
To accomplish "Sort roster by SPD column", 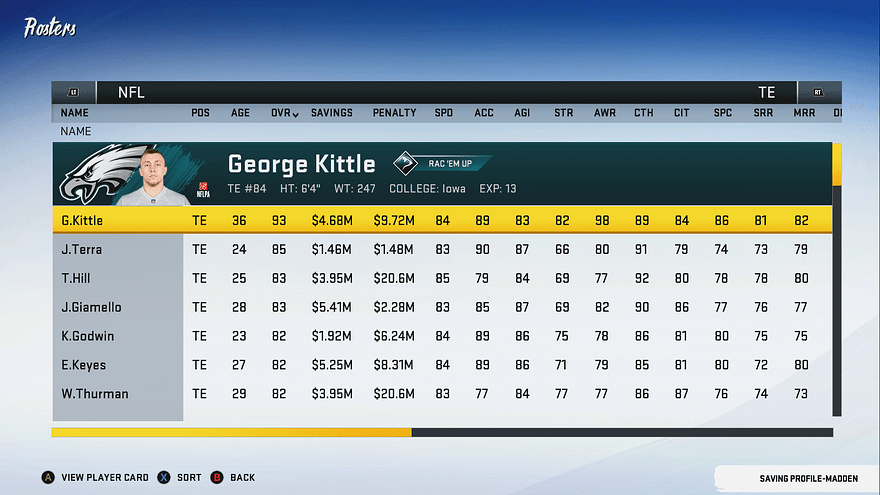I will (x=443, y=113).
